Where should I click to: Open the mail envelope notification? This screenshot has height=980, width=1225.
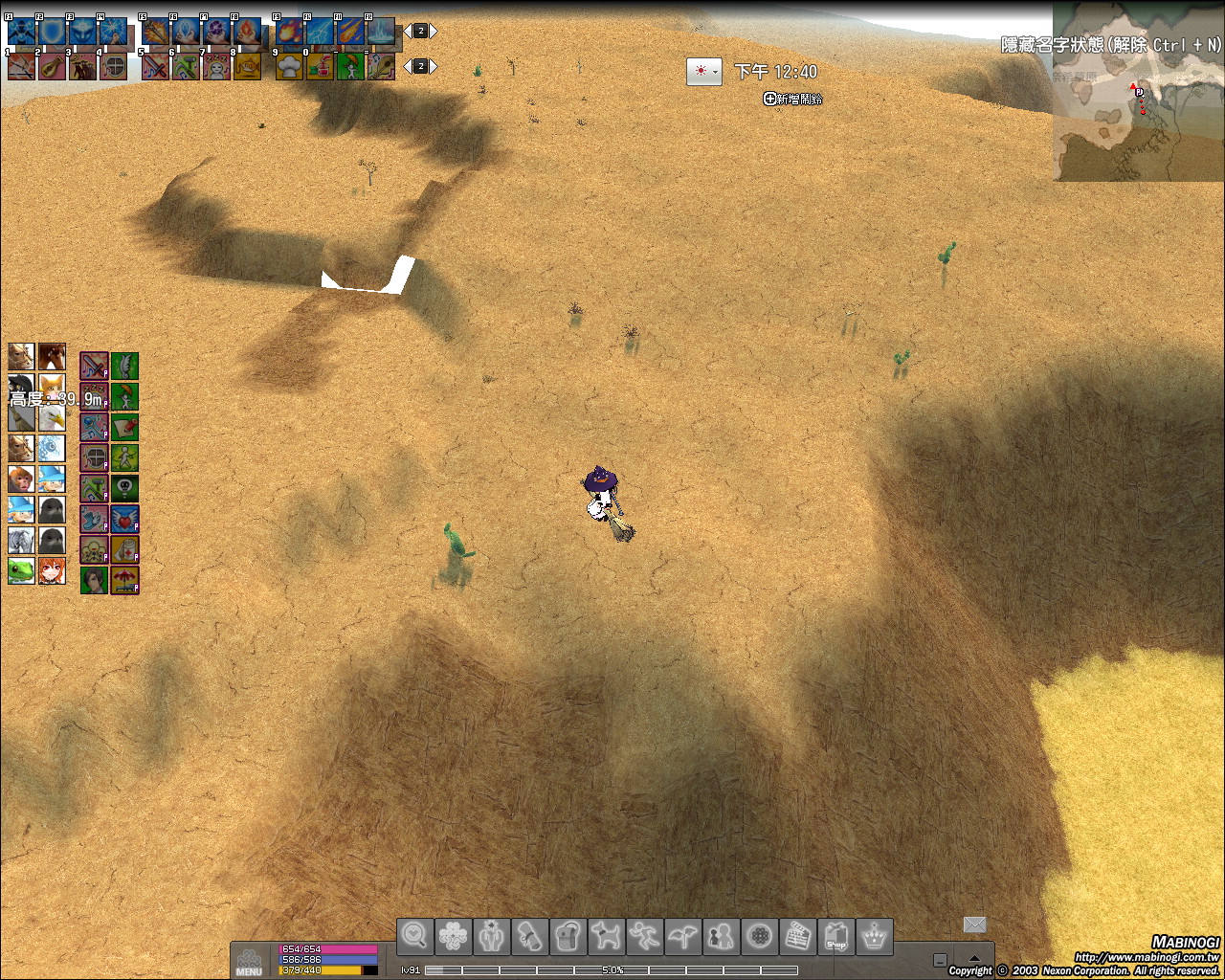[x=974, y=924]
